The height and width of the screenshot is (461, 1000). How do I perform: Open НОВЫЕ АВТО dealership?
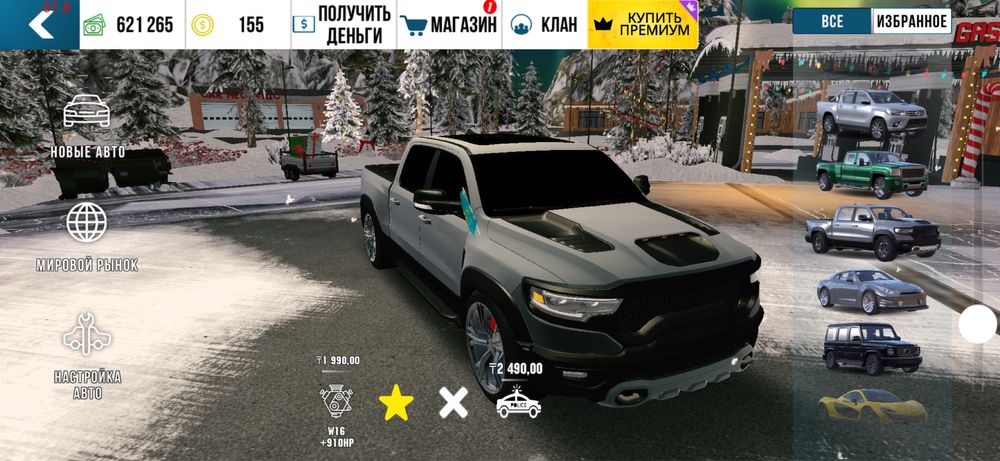point(88,125)
